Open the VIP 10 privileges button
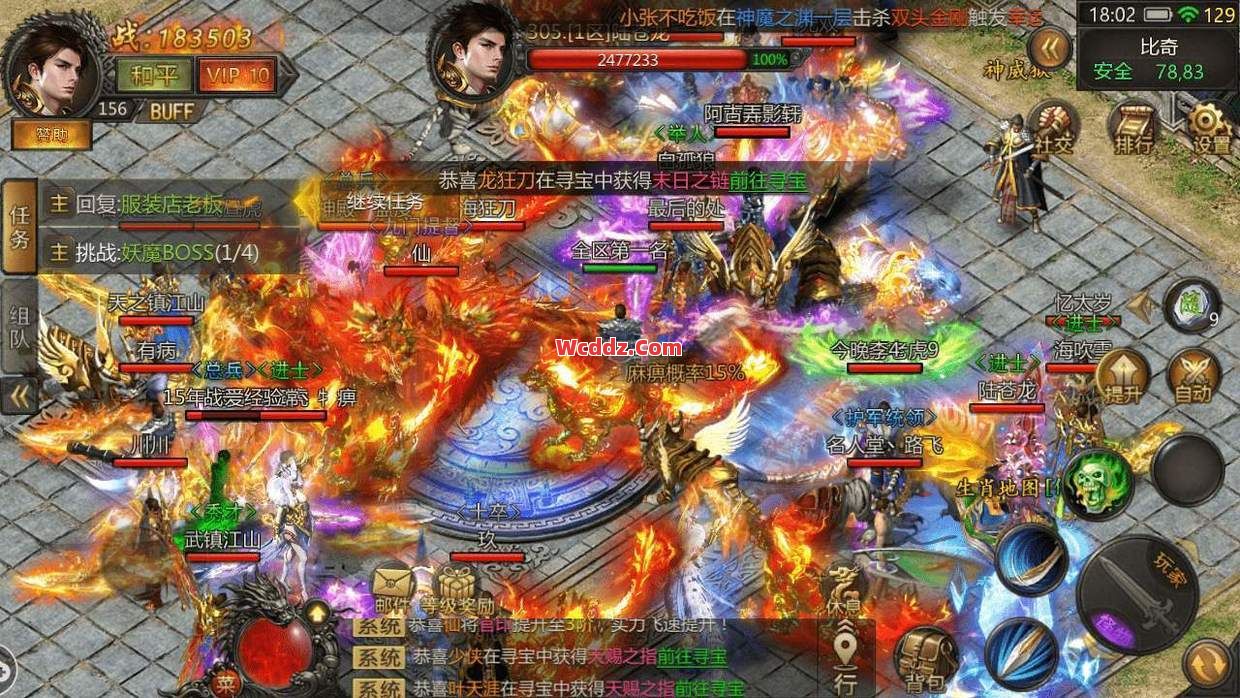 [235, 74]
